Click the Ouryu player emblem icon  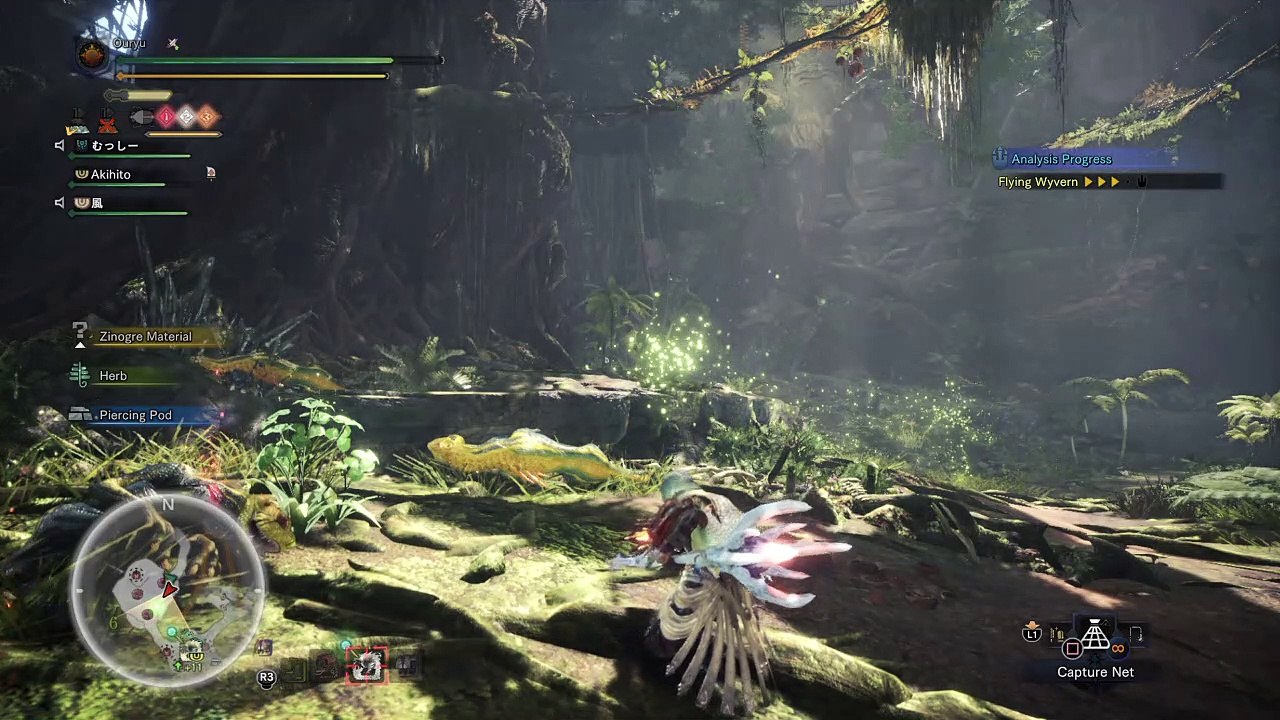[x=93, y=56]
